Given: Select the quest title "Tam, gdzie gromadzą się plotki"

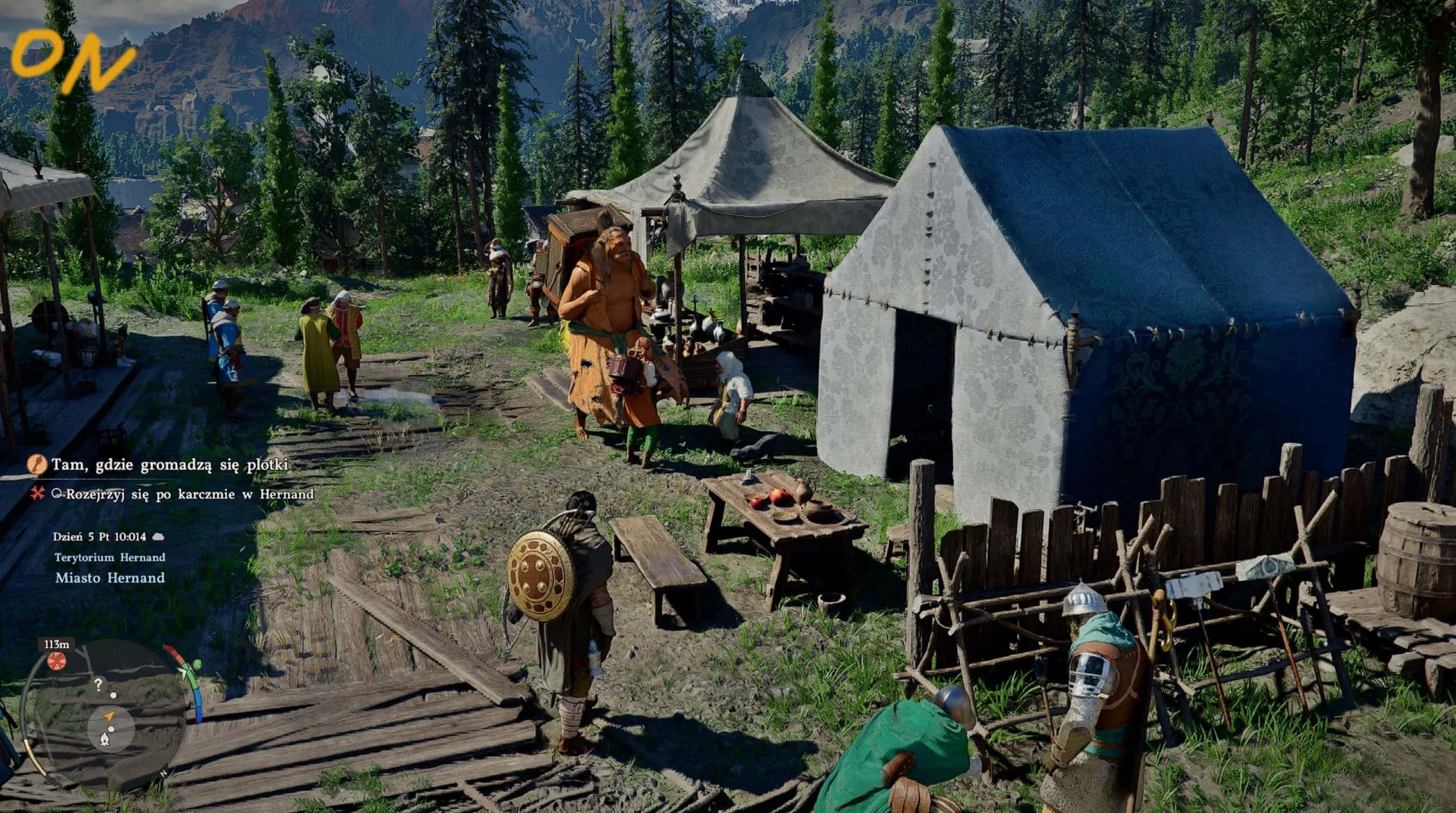Looking at the screenshot, I should [x=170, y=465].
